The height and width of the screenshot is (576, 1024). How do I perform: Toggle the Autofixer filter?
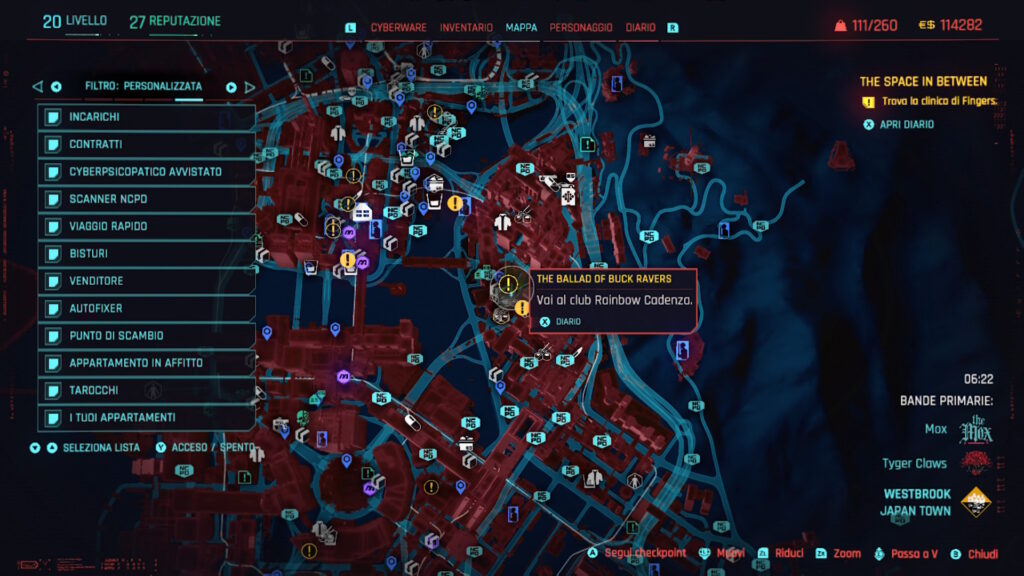(145, 308)
